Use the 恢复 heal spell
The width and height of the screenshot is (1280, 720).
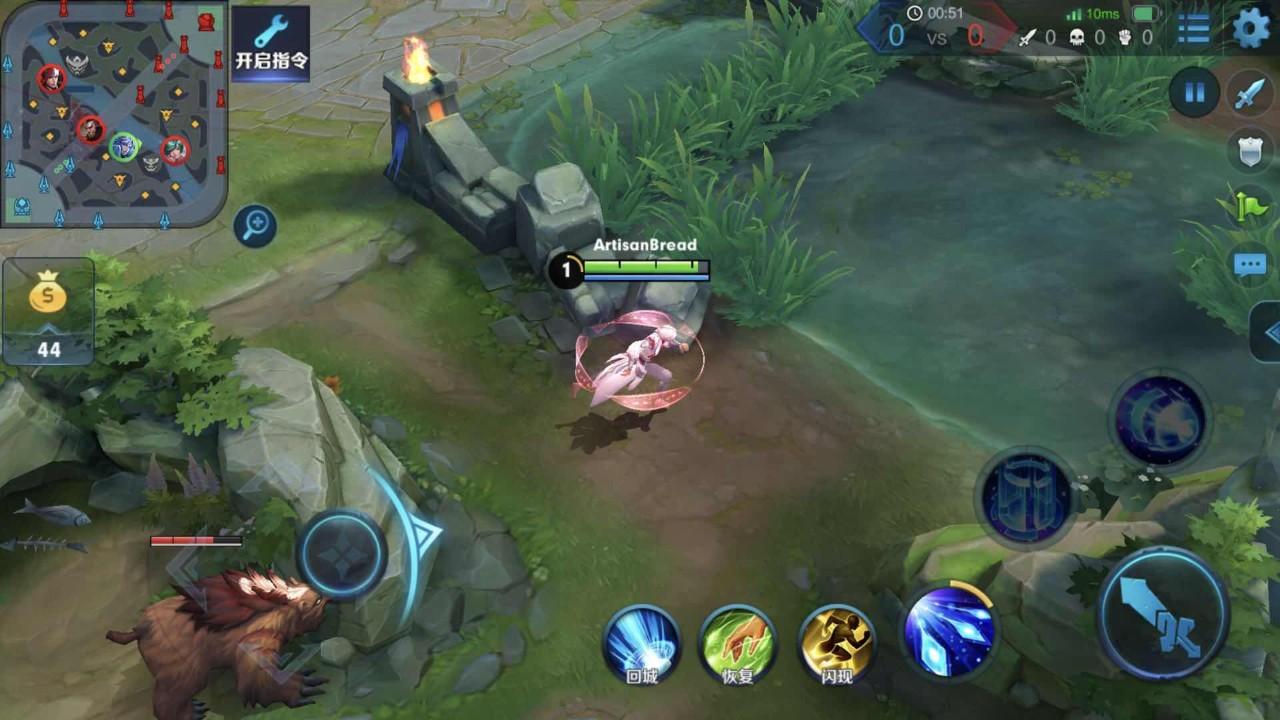(737, 645)
